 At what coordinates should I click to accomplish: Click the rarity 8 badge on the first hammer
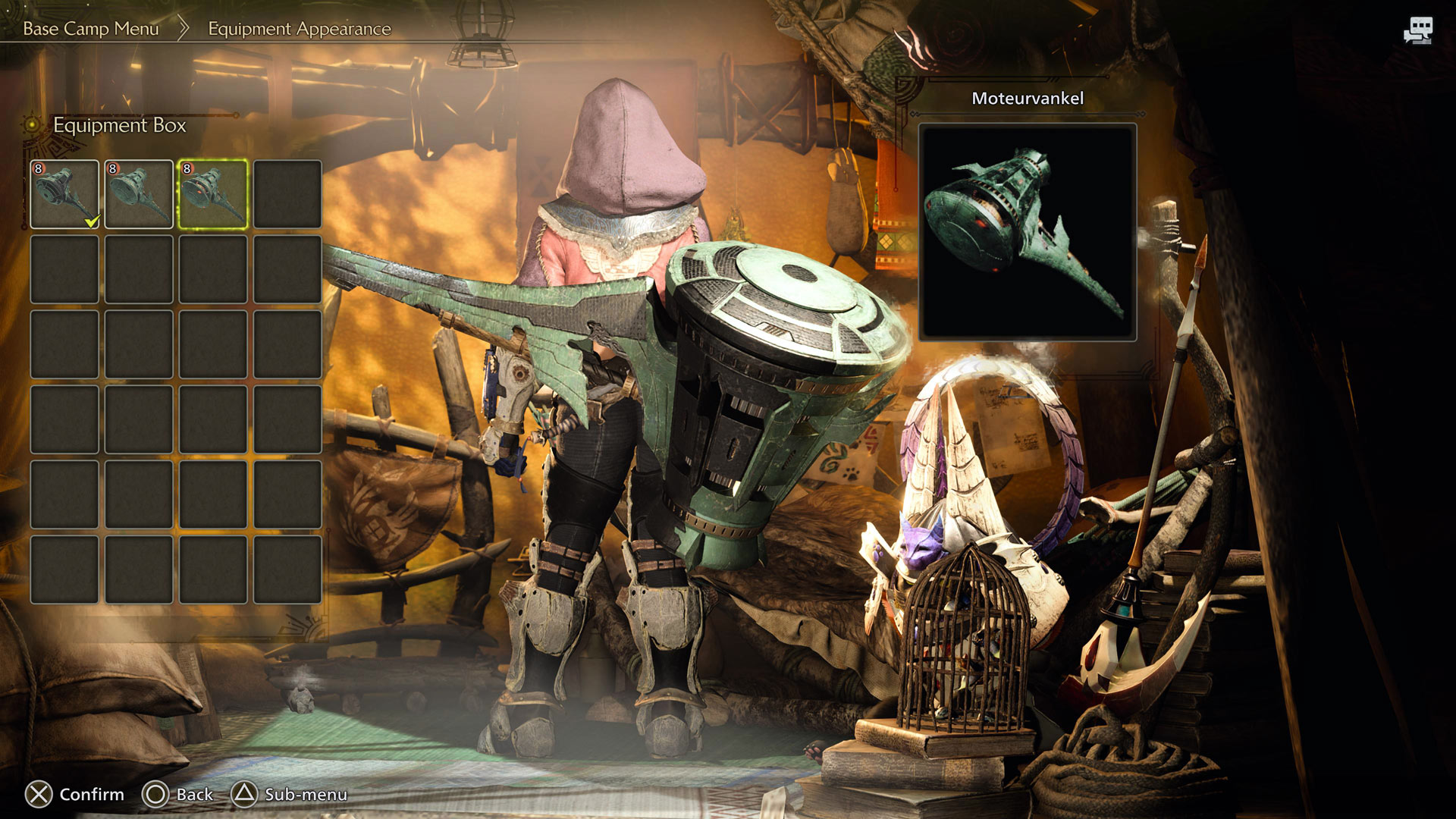pyautogui.click(x=40, y=168)
